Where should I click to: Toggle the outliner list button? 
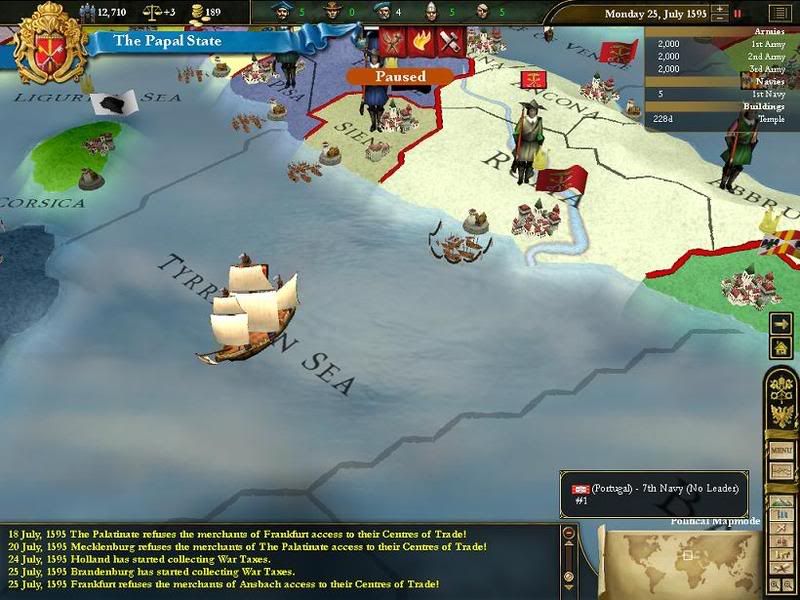tap(779, 13)
